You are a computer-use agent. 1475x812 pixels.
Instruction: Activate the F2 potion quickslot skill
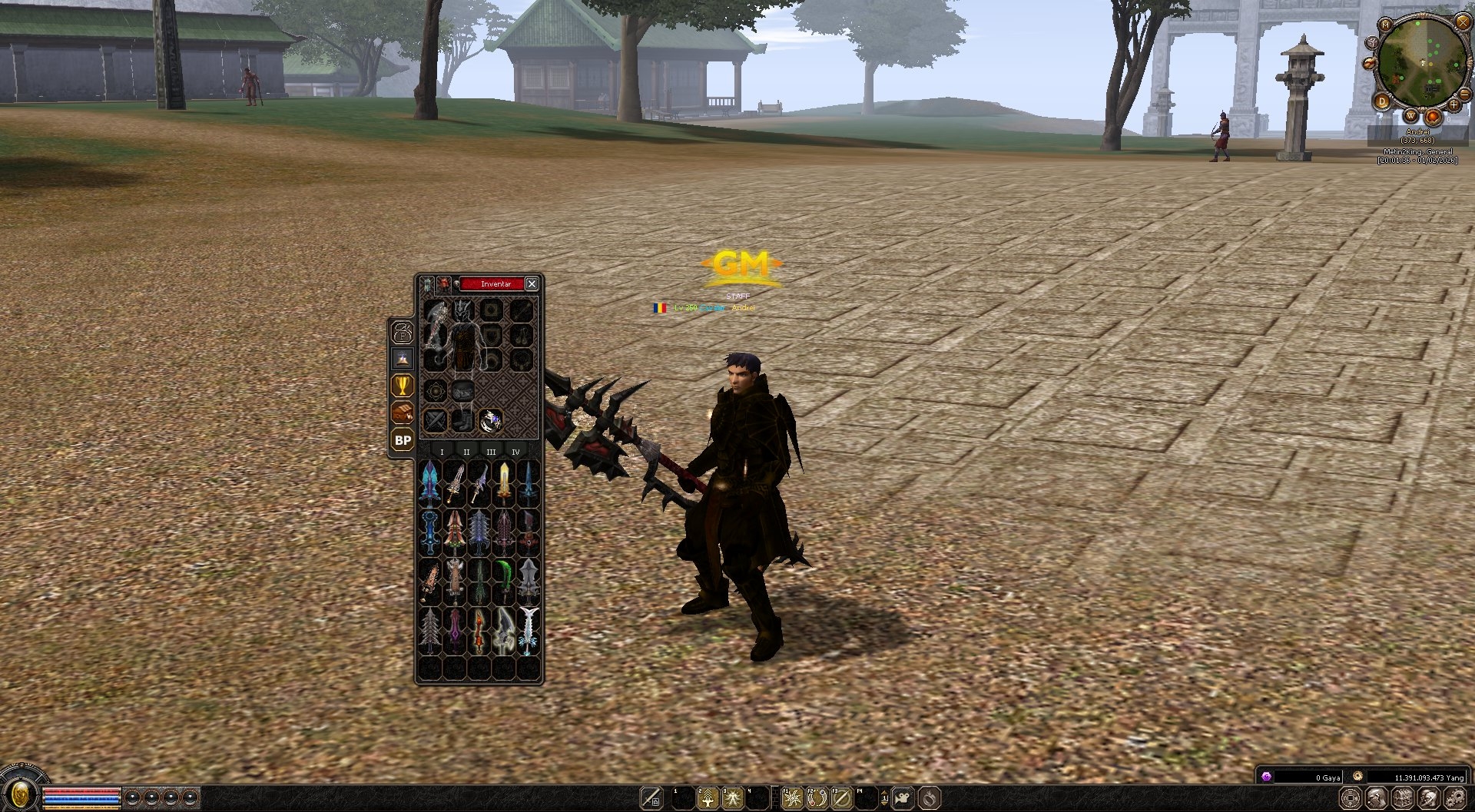pos(817,797)
